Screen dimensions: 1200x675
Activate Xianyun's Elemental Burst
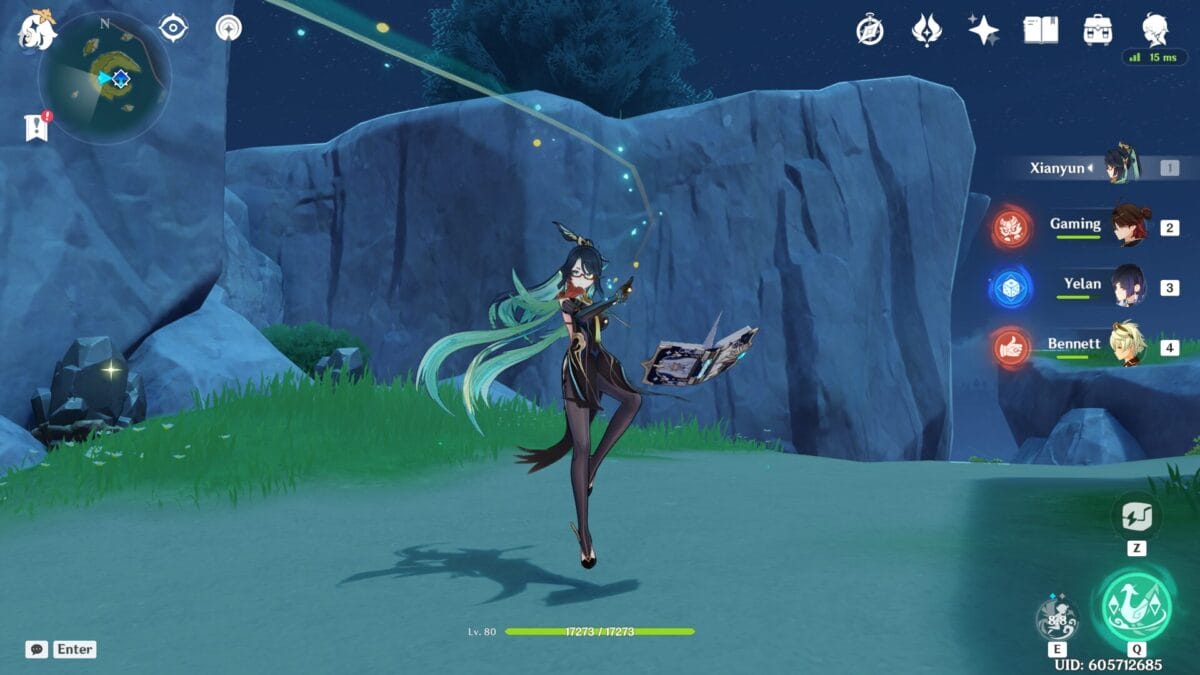1136,606
